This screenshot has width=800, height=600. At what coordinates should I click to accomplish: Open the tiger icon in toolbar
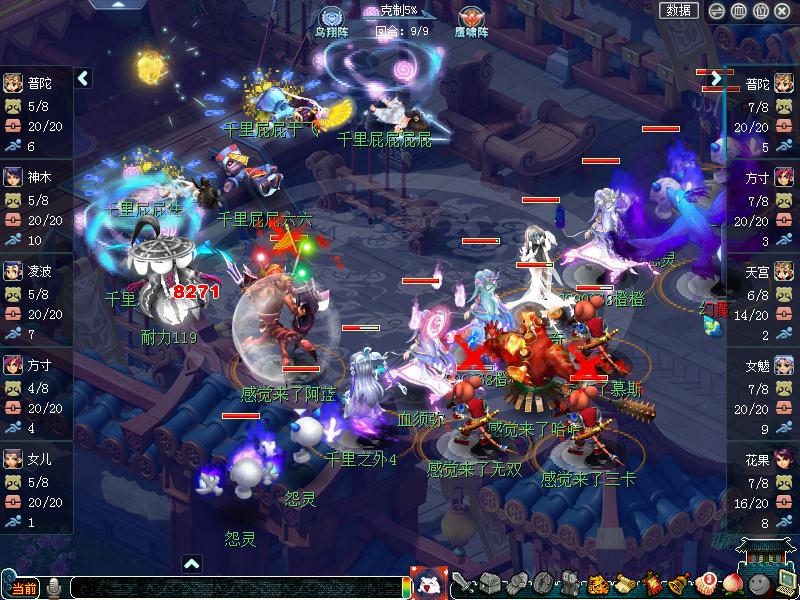598,584
